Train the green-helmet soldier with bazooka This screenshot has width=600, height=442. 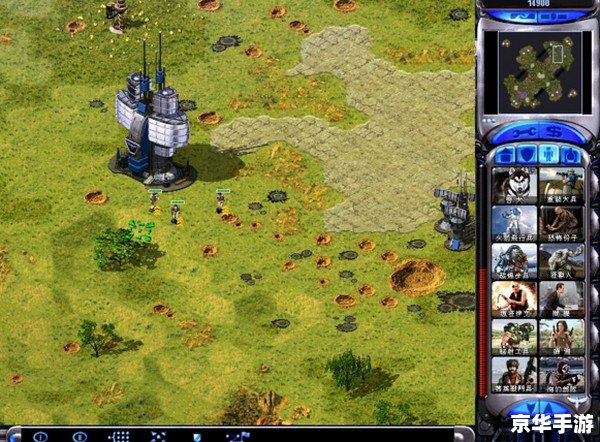coord(514,337)
